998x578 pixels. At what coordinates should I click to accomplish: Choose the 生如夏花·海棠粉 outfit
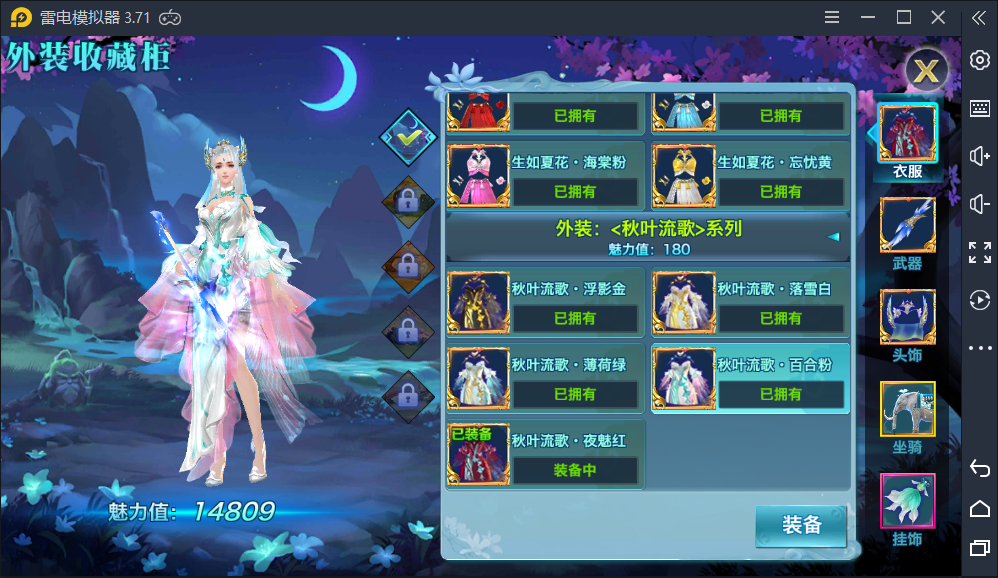[x=545, y=175]
